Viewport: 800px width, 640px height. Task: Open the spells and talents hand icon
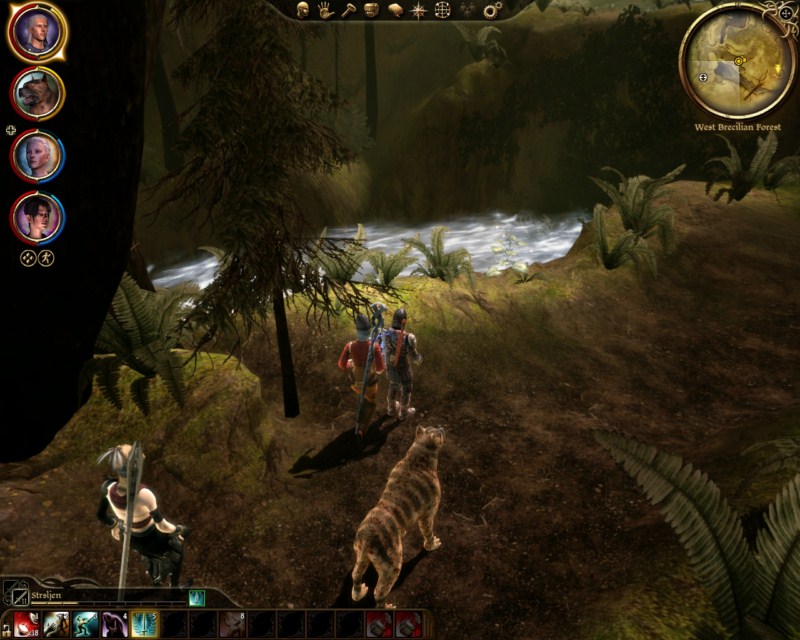[325, 10]
